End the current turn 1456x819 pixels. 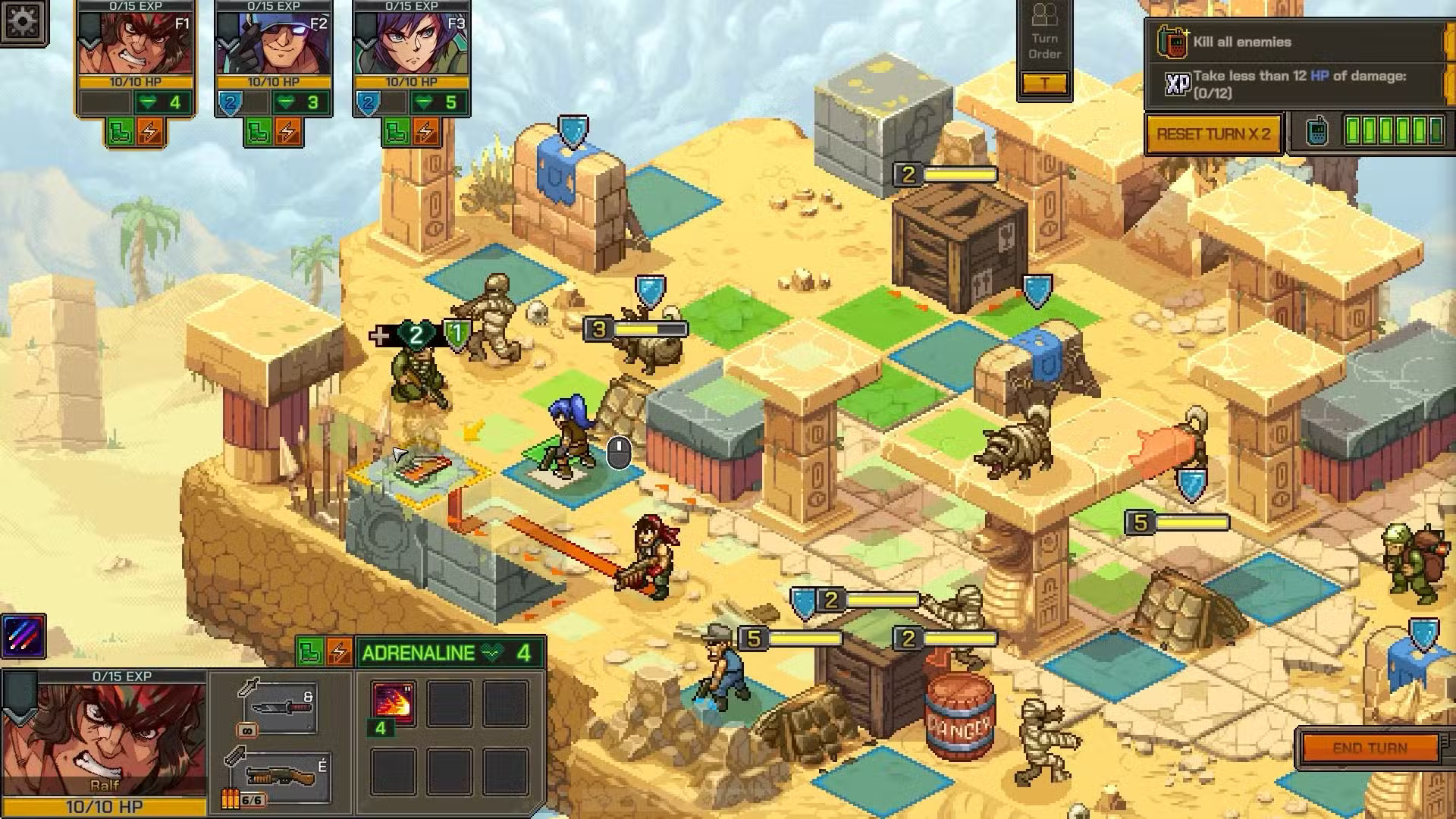pos(1370,748)
